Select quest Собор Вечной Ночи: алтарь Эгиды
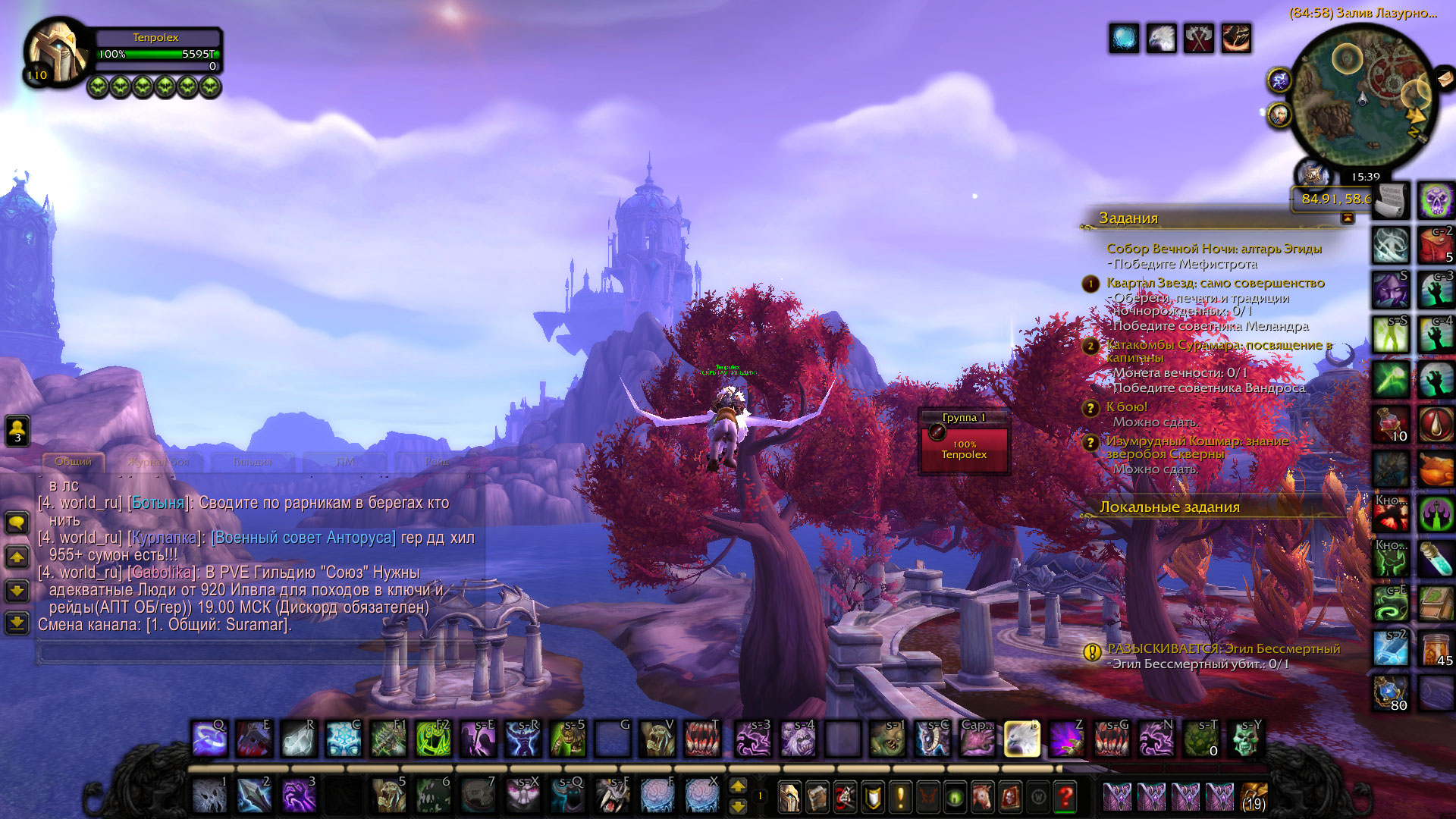This screenshot has height=819, width=1456. [1213, 249]
